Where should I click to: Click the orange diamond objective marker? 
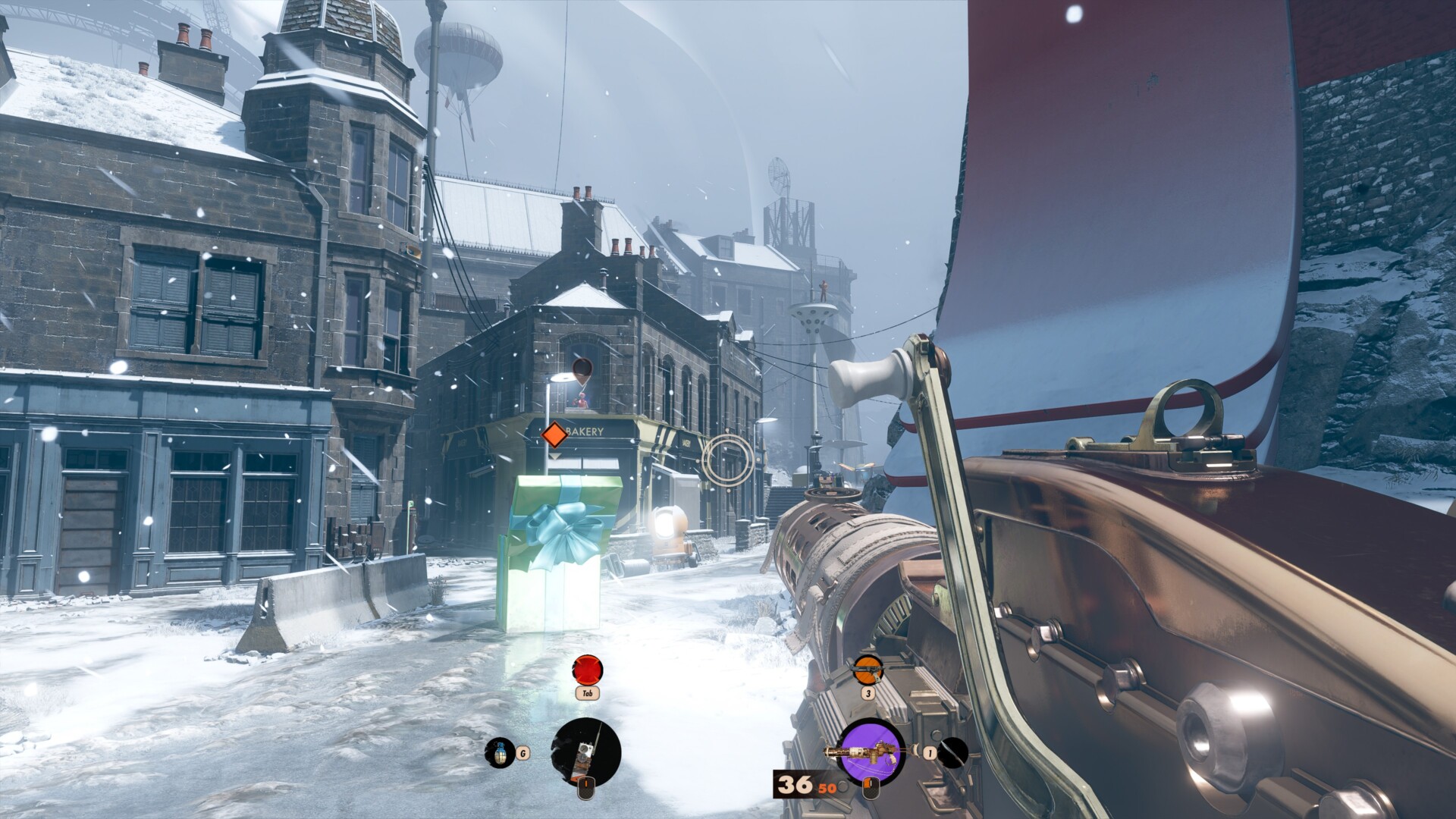pos(554,435)
